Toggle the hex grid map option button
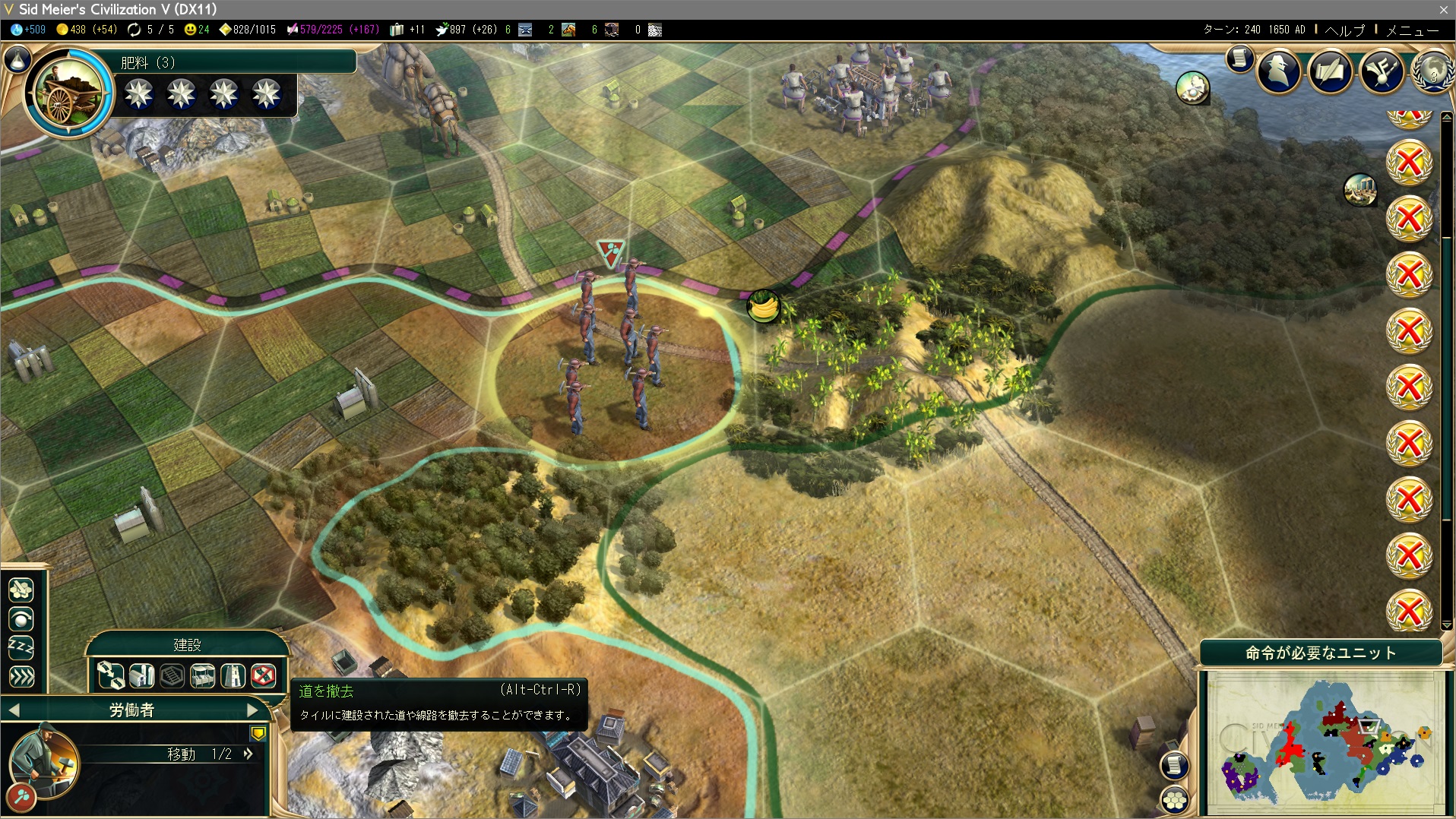This screenshot has height=819, width=1456. [1175, 799]
